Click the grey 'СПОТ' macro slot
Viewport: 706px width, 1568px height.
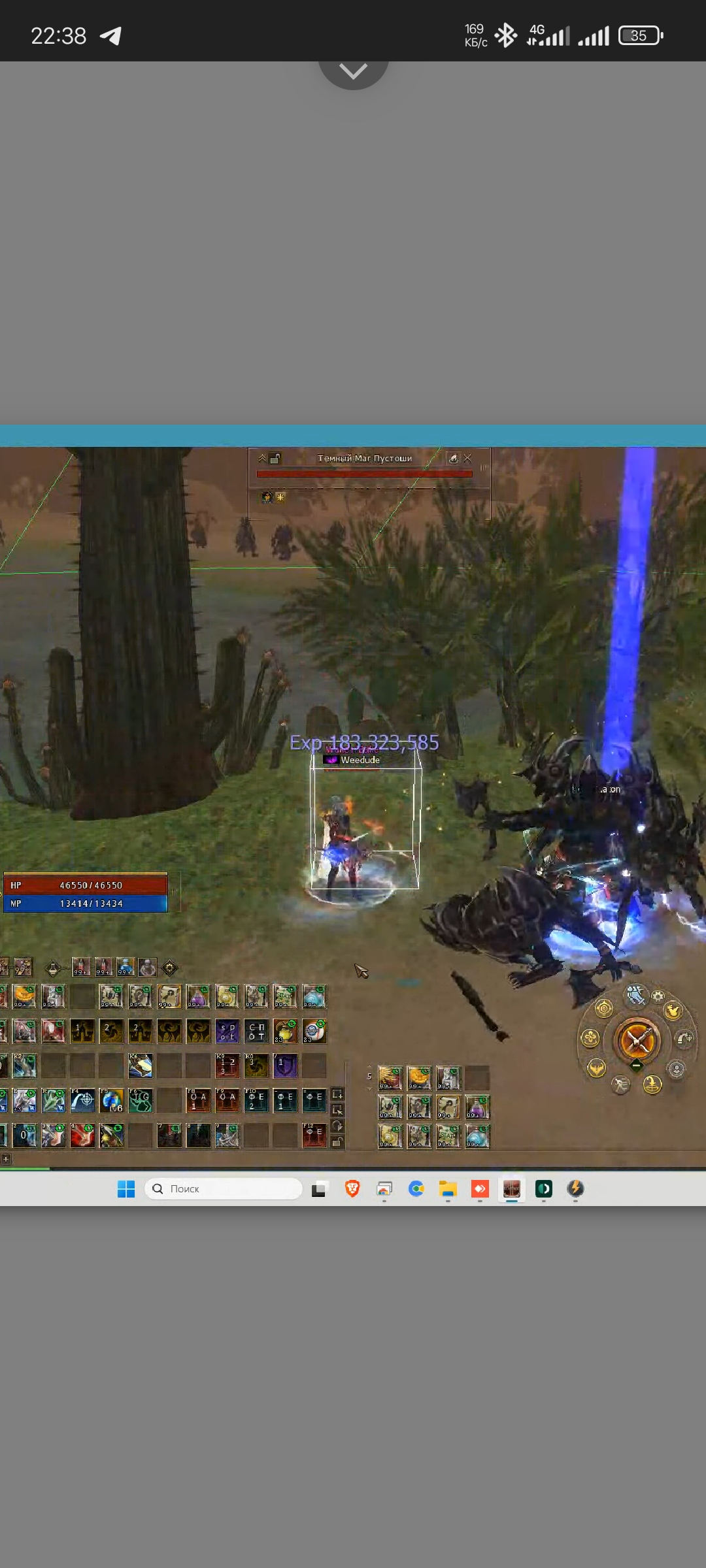(256, 1032)
